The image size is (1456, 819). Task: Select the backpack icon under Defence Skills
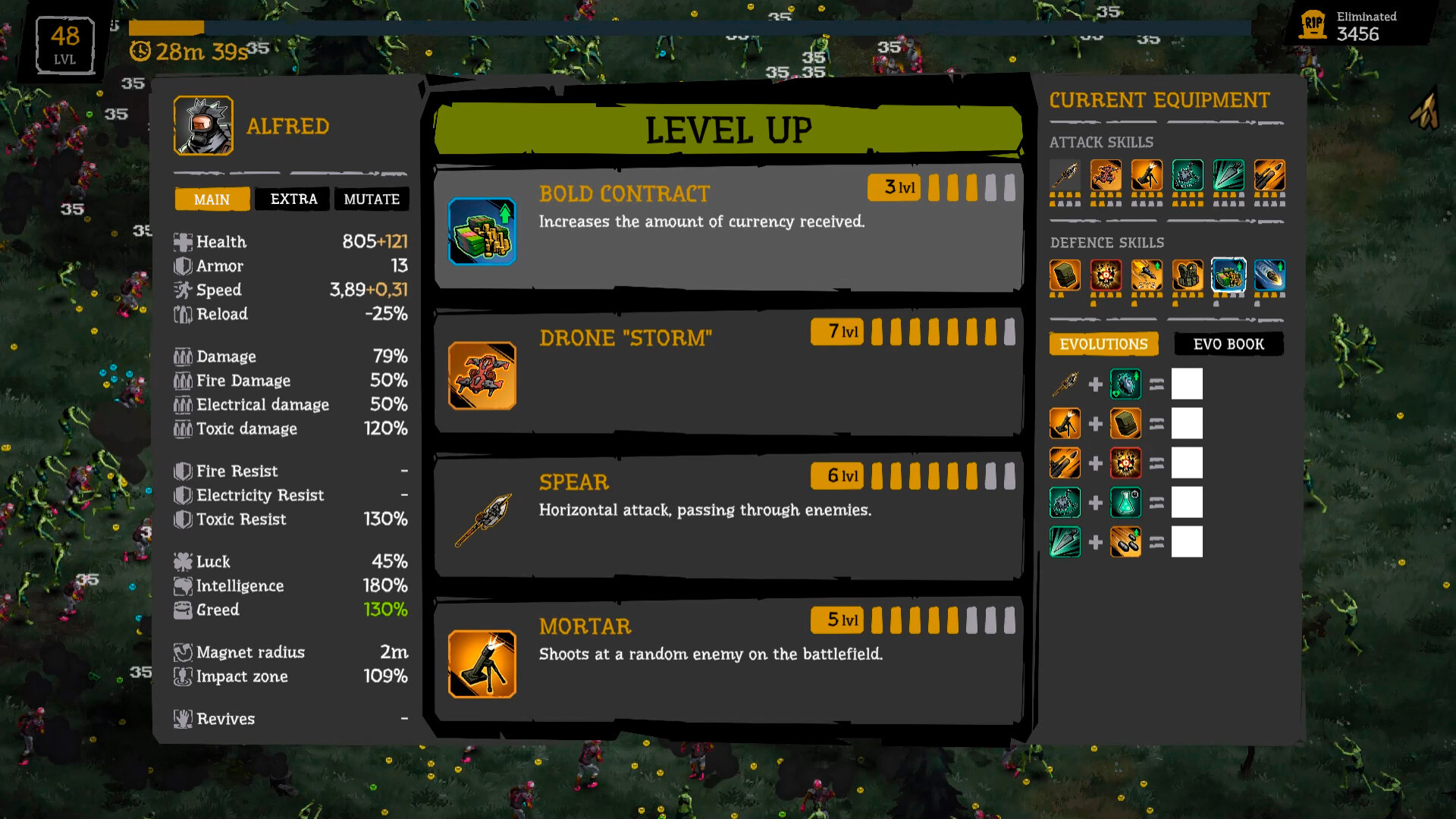[x=1065, y=275]
